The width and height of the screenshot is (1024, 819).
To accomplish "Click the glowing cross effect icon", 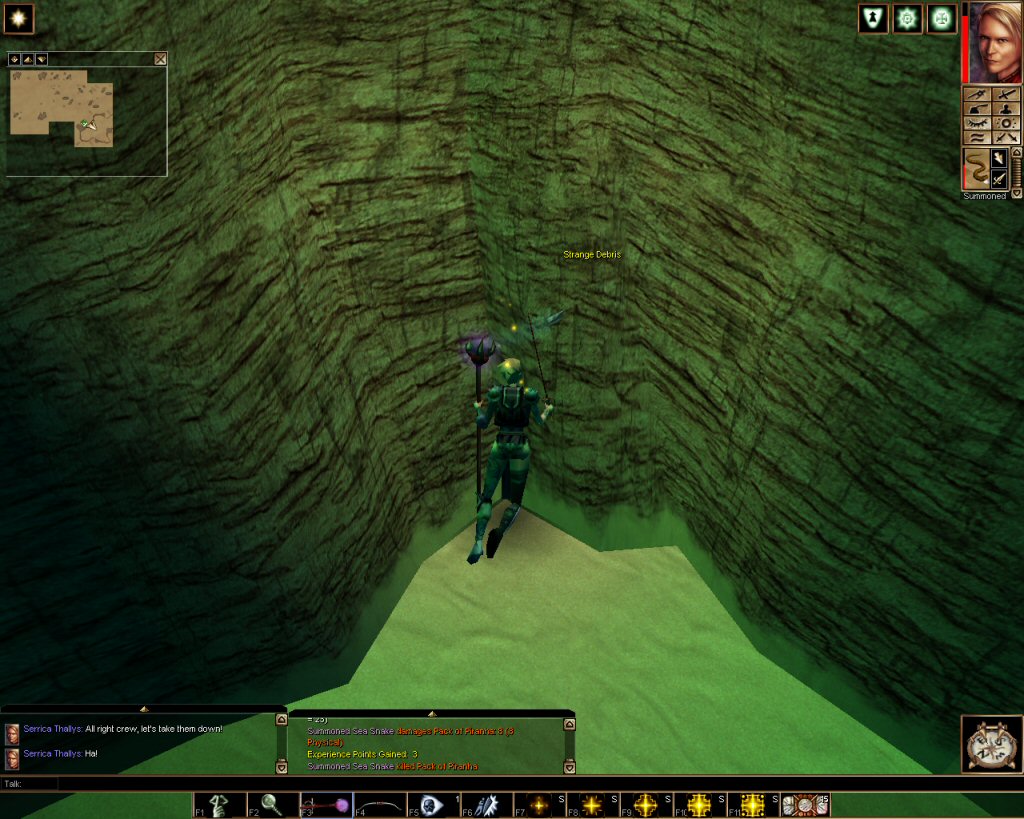I will tap(941, 19).
